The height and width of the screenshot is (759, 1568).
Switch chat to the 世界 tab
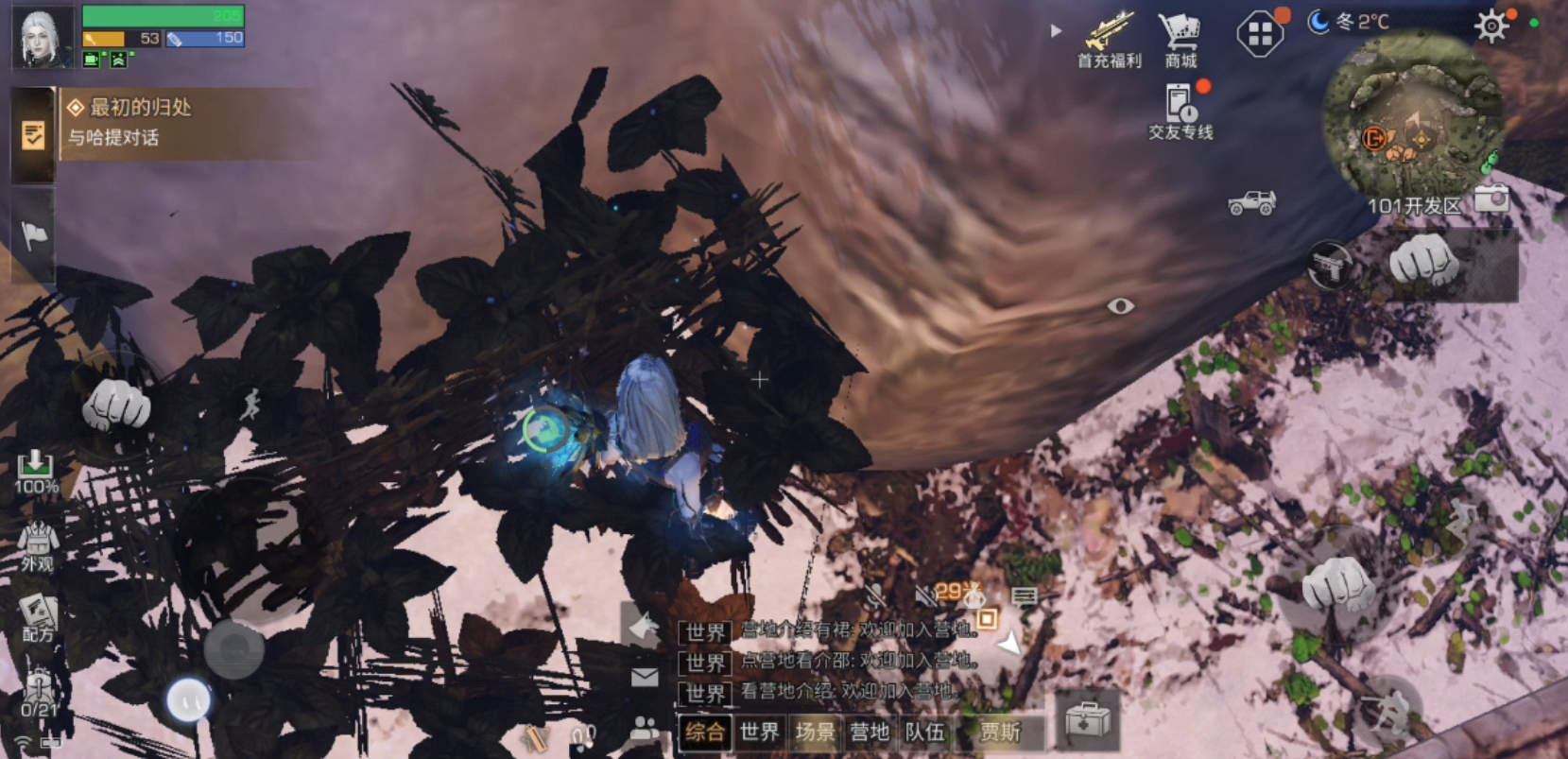tap(759, 732)
